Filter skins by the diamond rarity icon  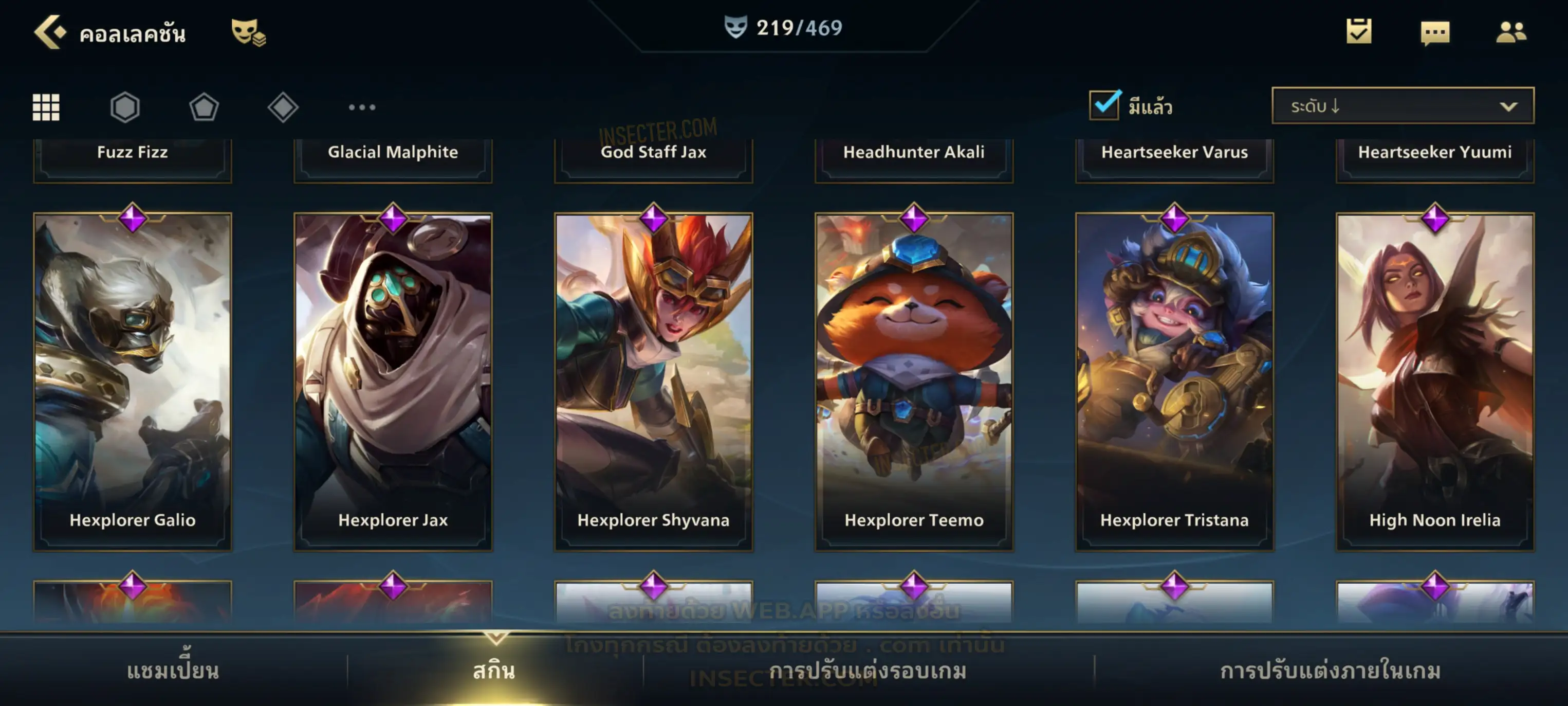tap(283, 107)
